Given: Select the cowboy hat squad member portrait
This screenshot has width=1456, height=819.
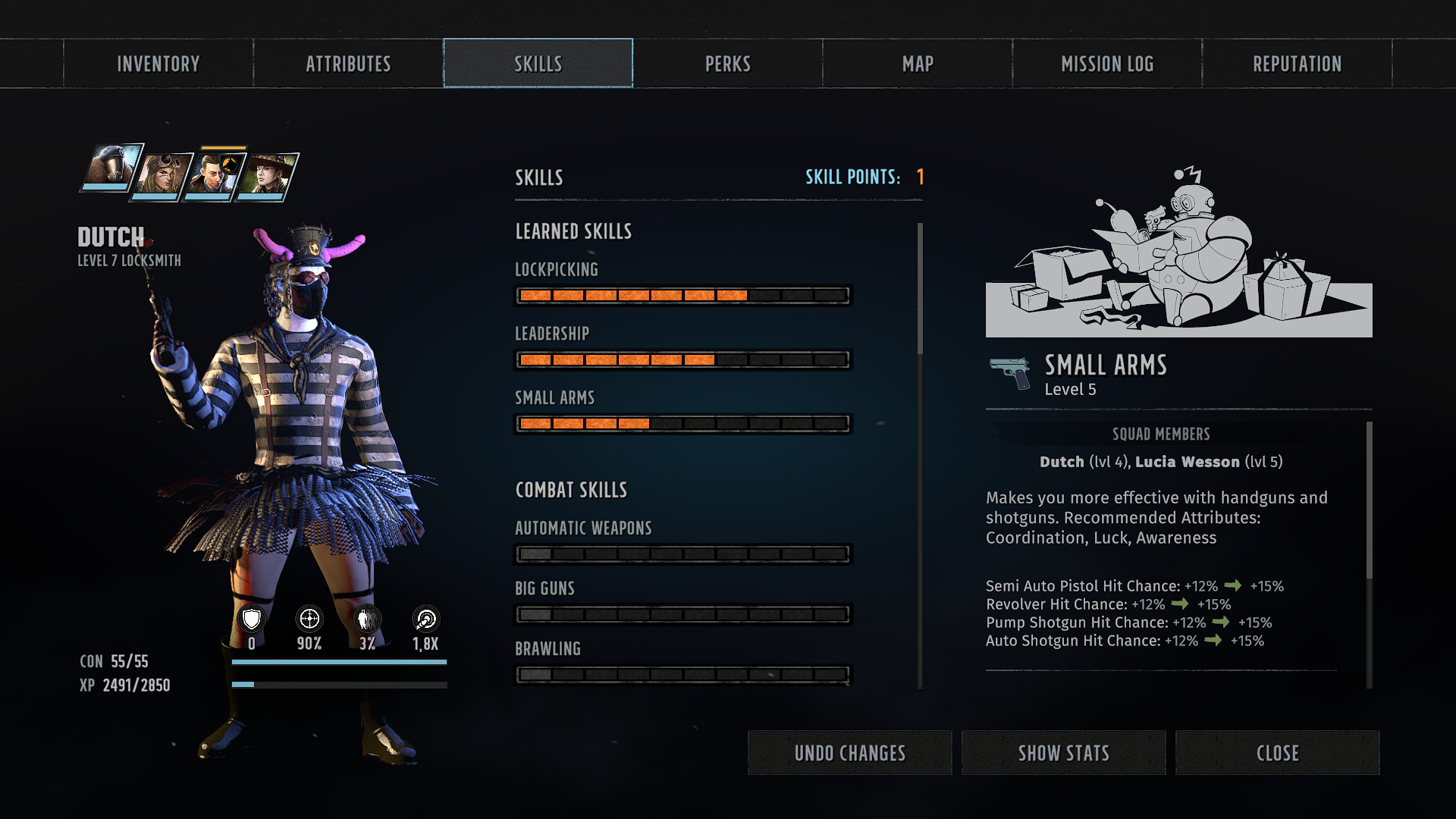Looking at the screenshot, I should coord(267,176).
